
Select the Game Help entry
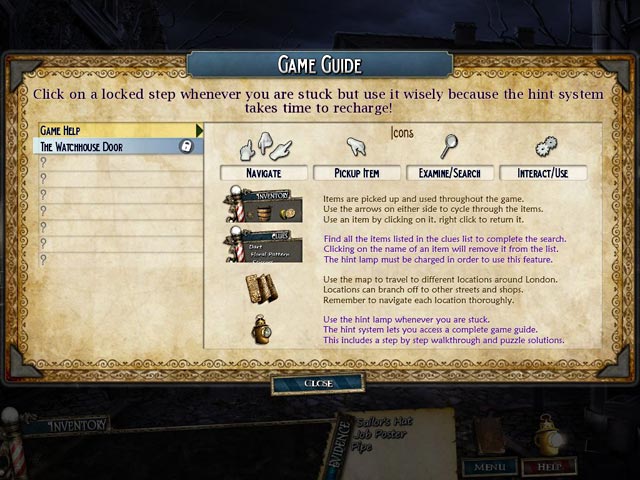[x=120, y=130]
